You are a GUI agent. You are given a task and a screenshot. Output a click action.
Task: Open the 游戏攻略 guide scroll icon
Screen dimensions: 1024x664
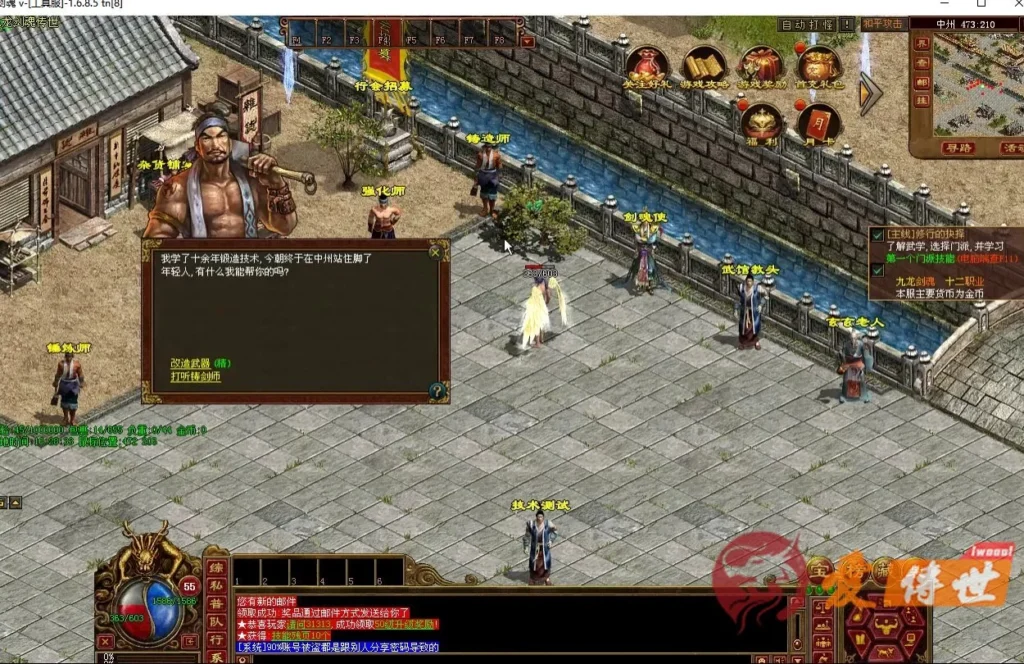point(704,66)
